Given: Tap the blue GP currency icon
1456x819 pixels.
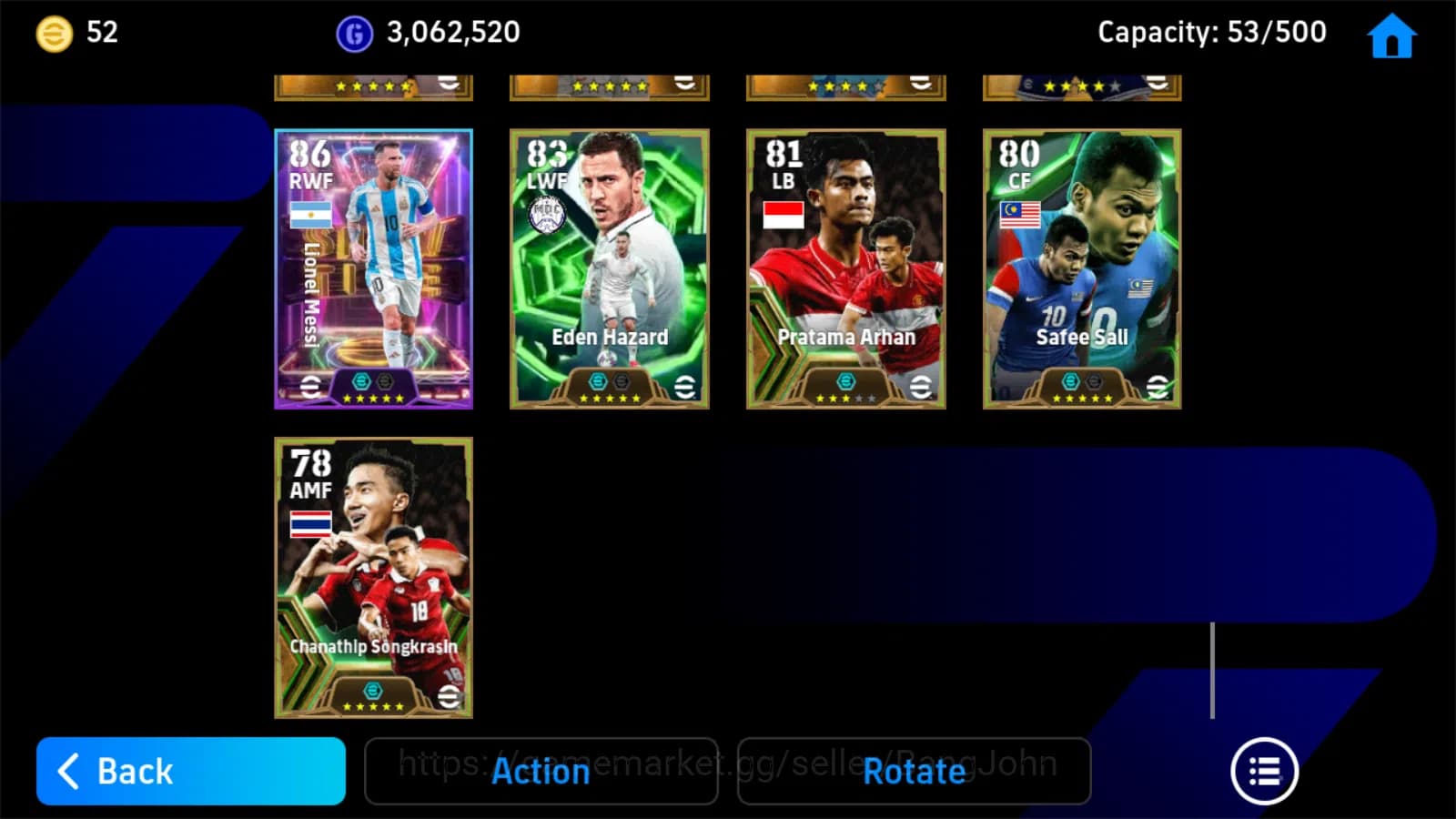Looking at the screenshot, I should coord(354,33).
